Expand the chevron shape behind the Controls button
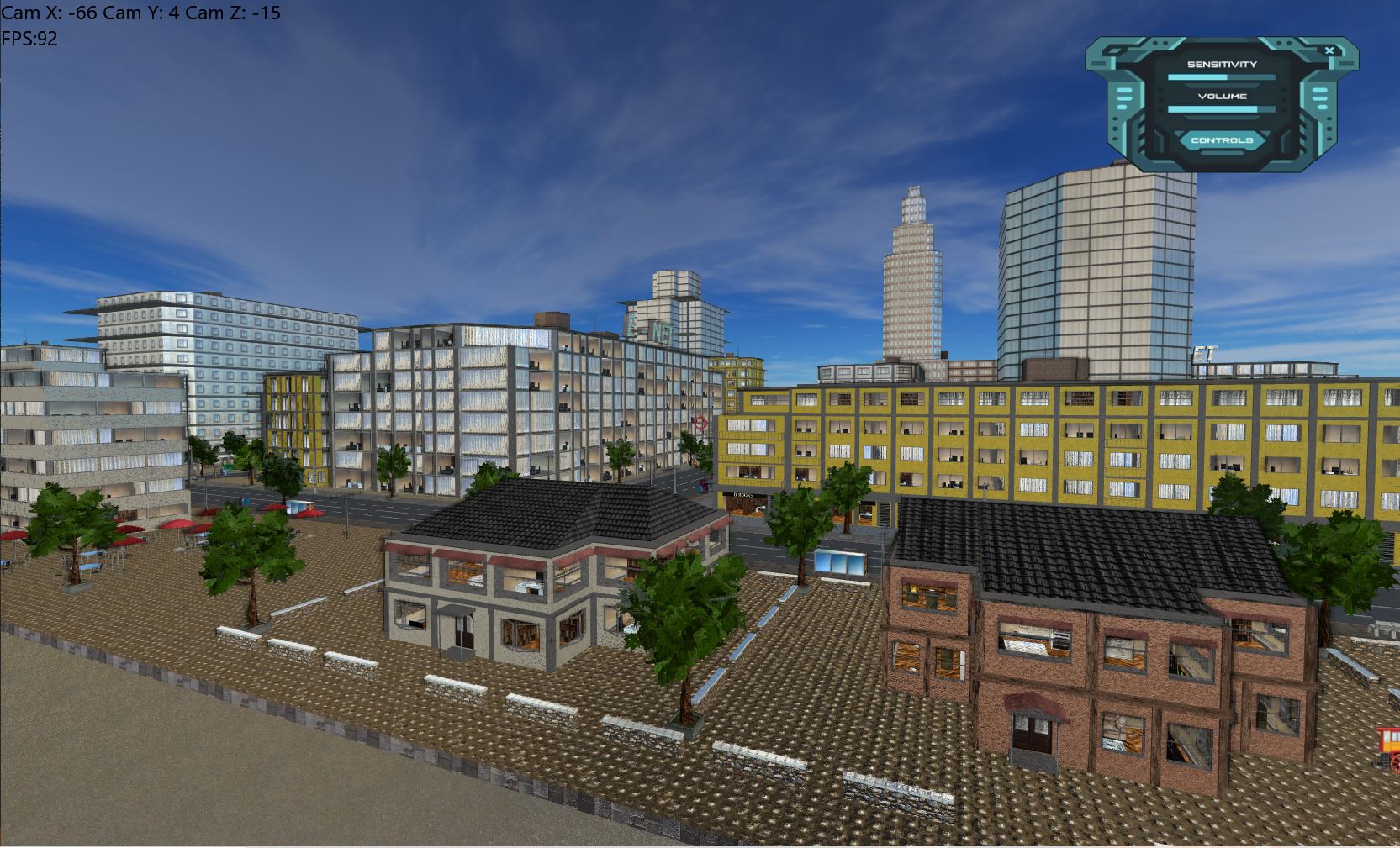Viewport: 1400px width, 848px height. pos(1265,134)
